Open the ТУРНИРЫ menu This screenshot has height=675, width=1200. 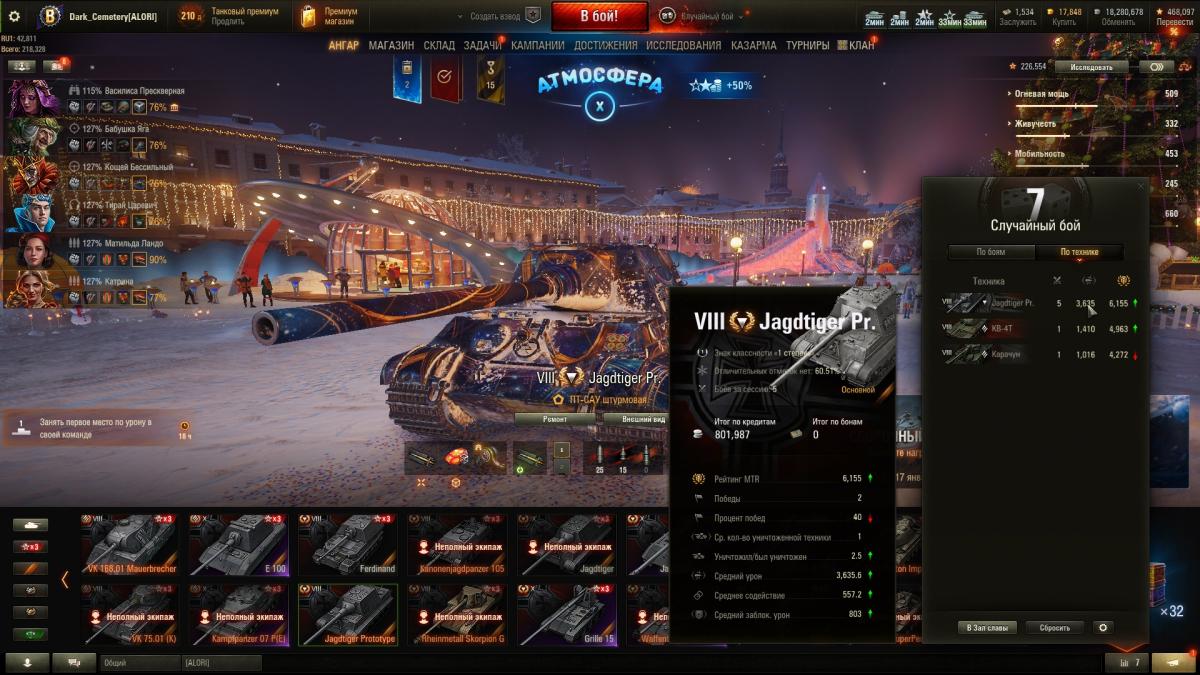[807, 45]
